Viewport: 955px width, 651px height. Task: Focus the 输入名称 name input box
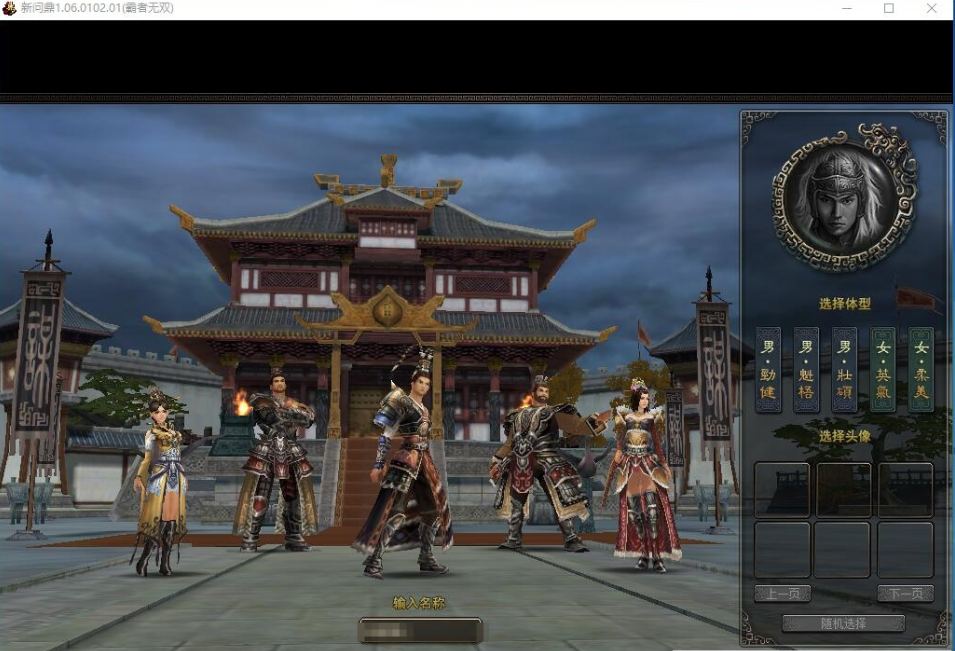tap(420, 630)
